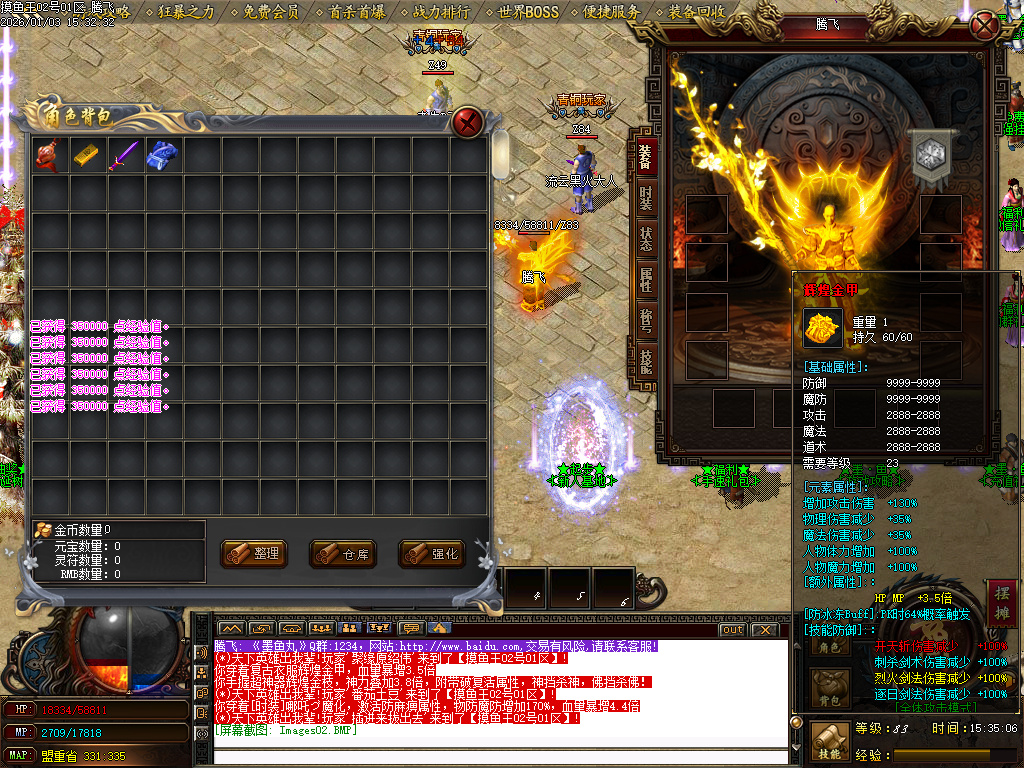1024x768 pixels.
Task: Open the 世界BOSS menu entry
Action: [529, 13]
